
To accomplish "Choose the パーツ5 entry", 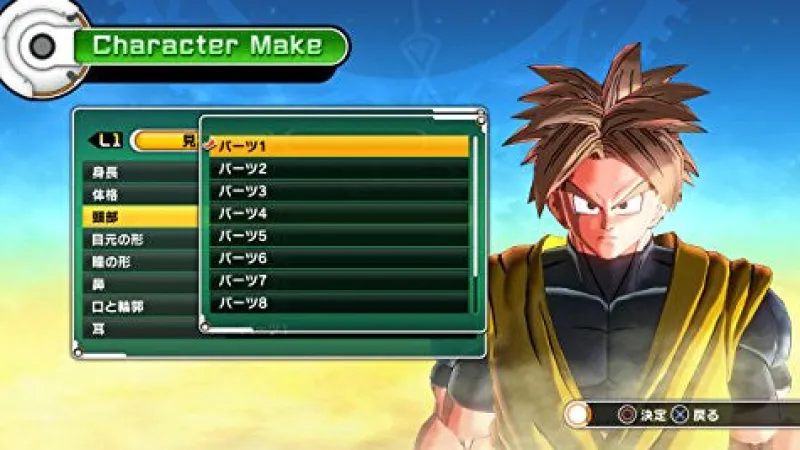I will click(340, 236).
